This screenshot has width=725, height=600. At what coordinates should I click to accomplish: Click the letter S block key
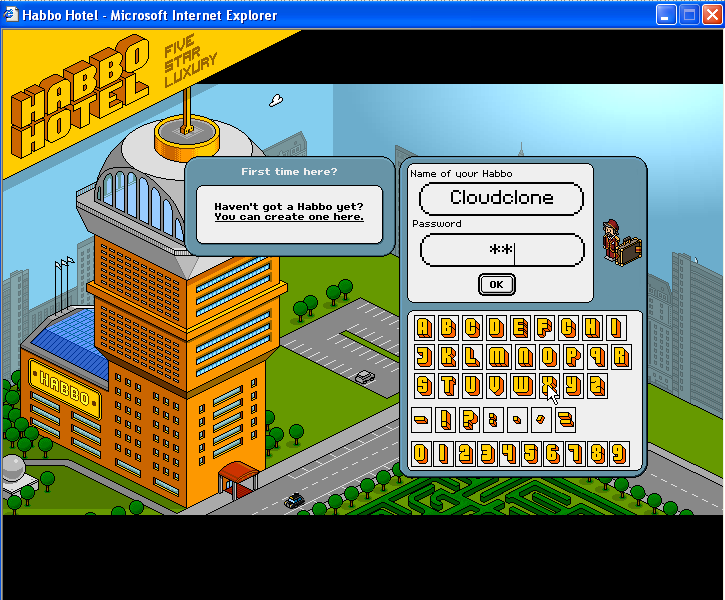(x=424, y=386)
